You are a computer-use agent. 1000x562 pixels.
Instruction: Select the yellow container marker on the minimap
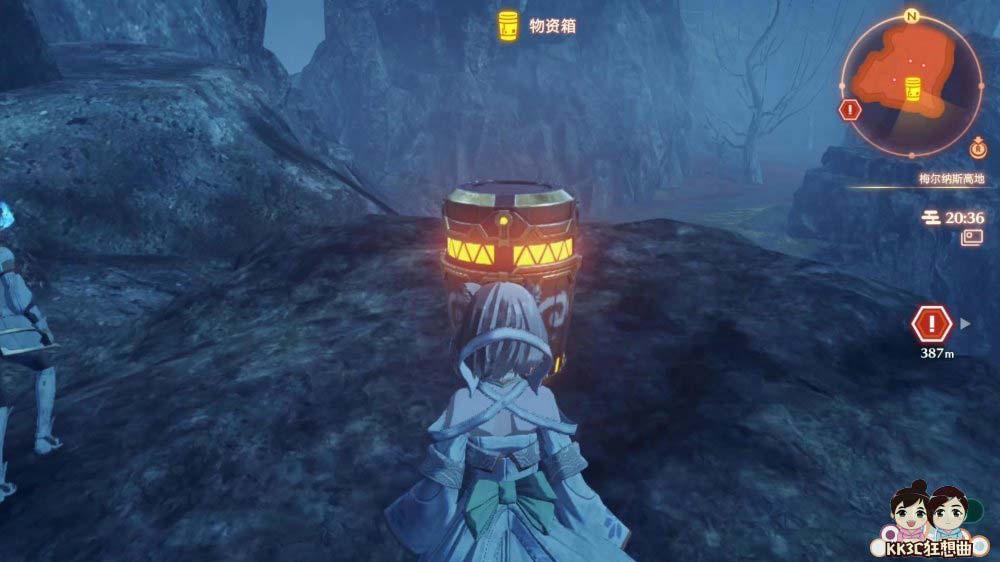[x=912, y=87]
